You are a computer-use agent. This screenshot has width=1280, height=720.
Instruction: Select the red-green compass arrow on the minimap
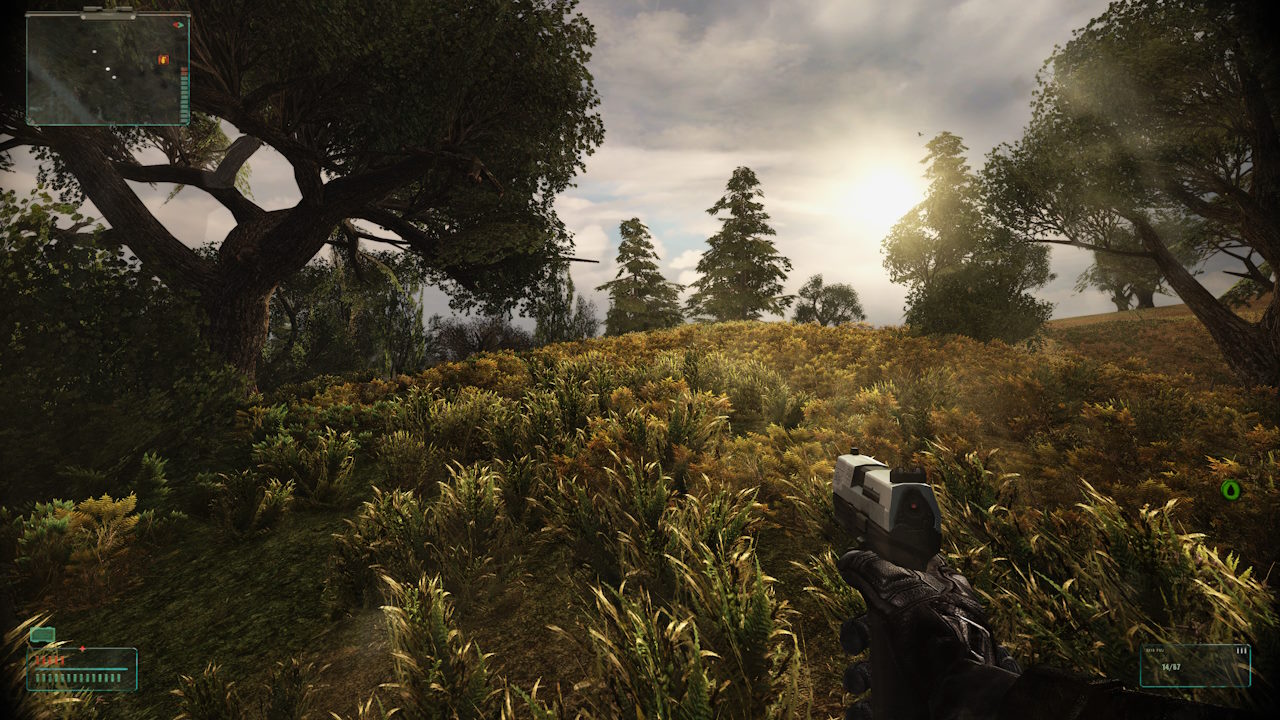pyautogui.click(x=178, y=25)
